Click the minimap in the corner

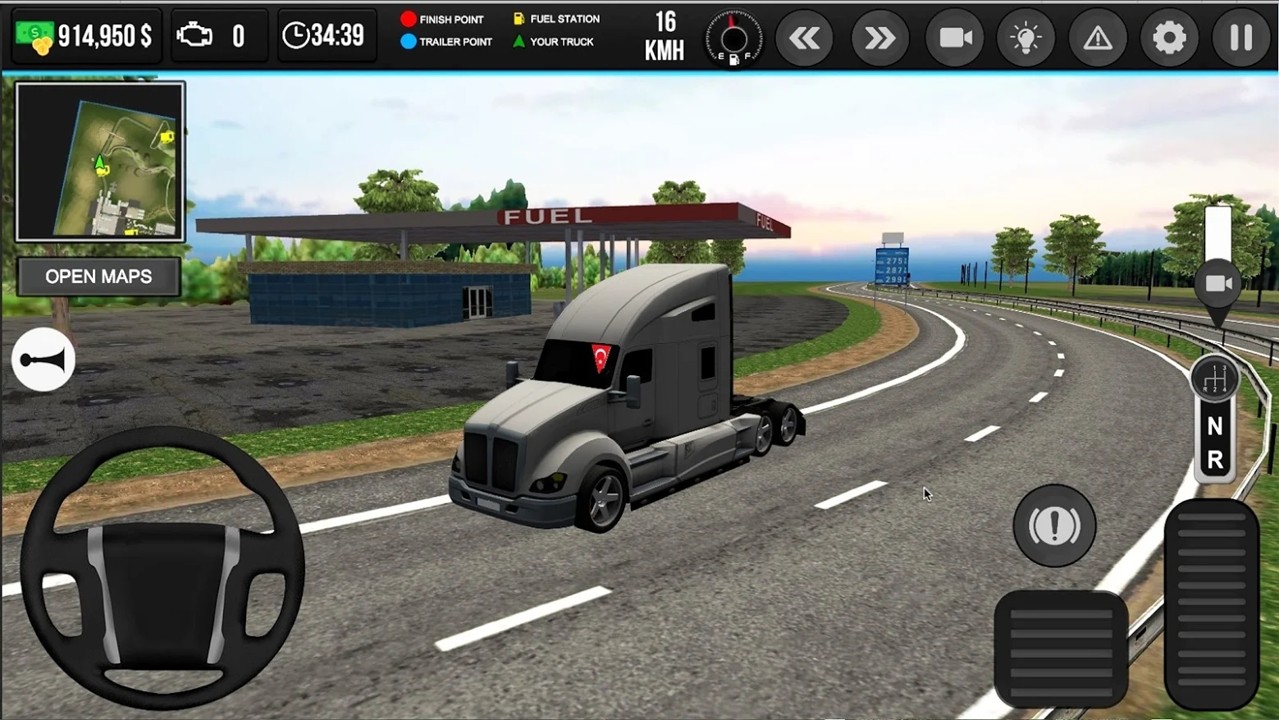coord(100,161)
